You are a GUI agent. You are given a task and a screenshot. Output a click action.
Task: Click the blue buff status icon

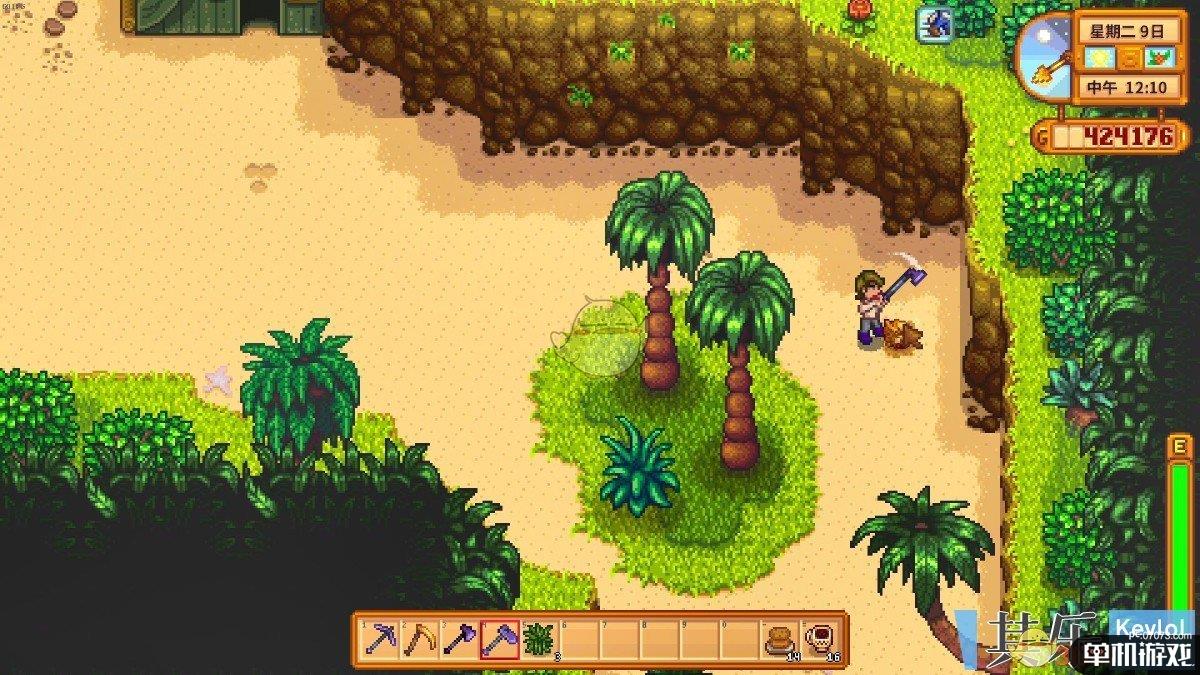pos(935,25)
